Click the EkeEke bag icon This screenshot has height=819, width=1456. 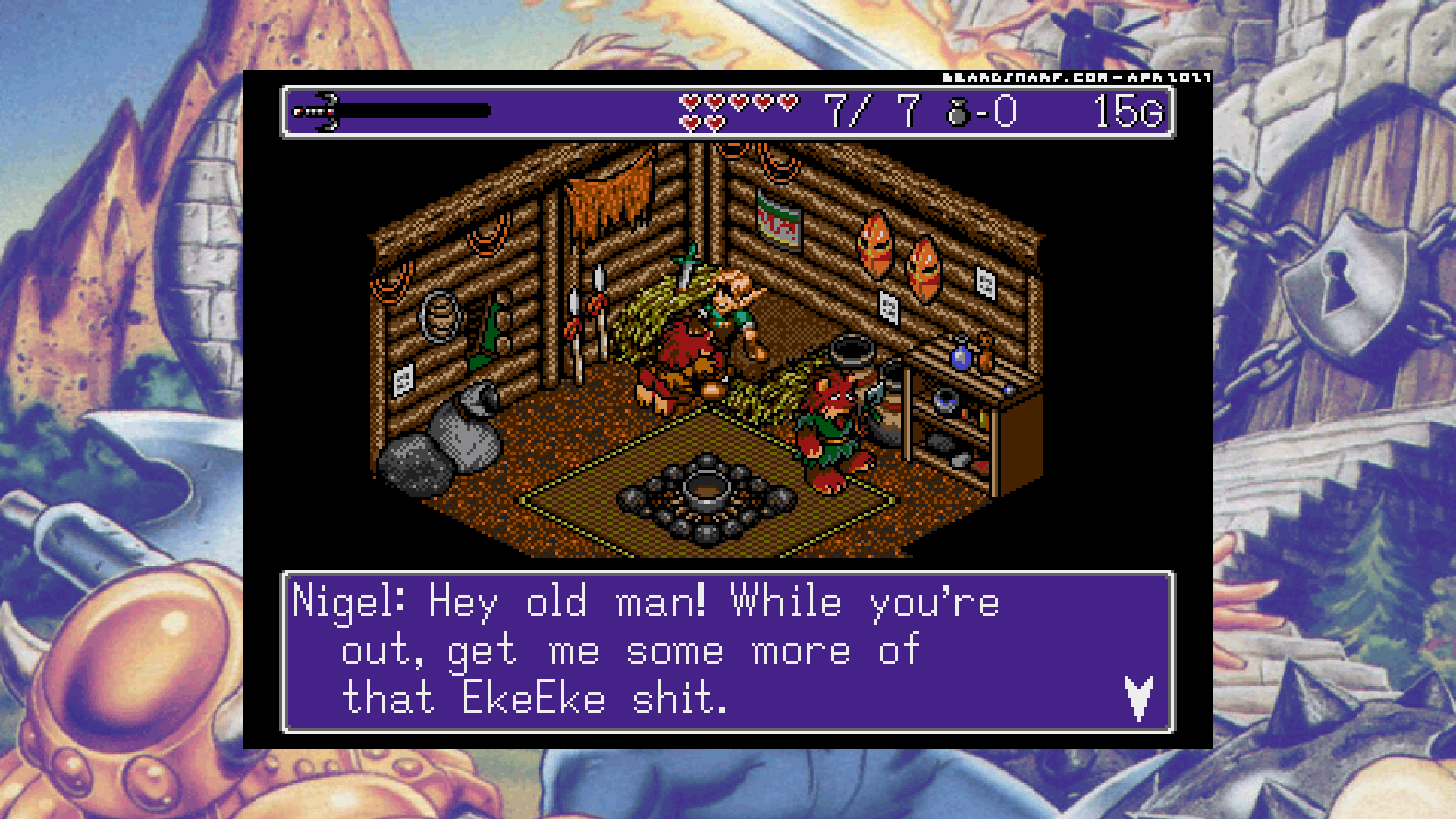pos(959,113)
